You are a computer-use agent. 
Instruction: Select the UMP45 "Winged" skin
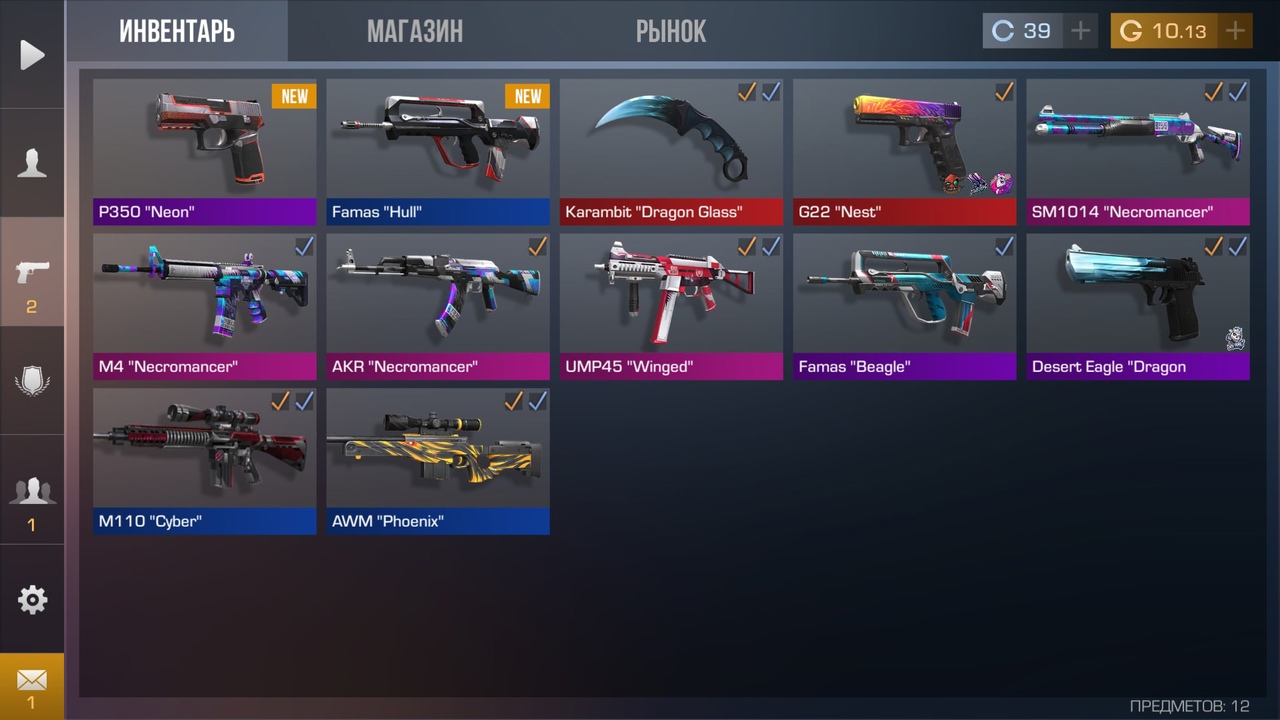click(671, 306)
